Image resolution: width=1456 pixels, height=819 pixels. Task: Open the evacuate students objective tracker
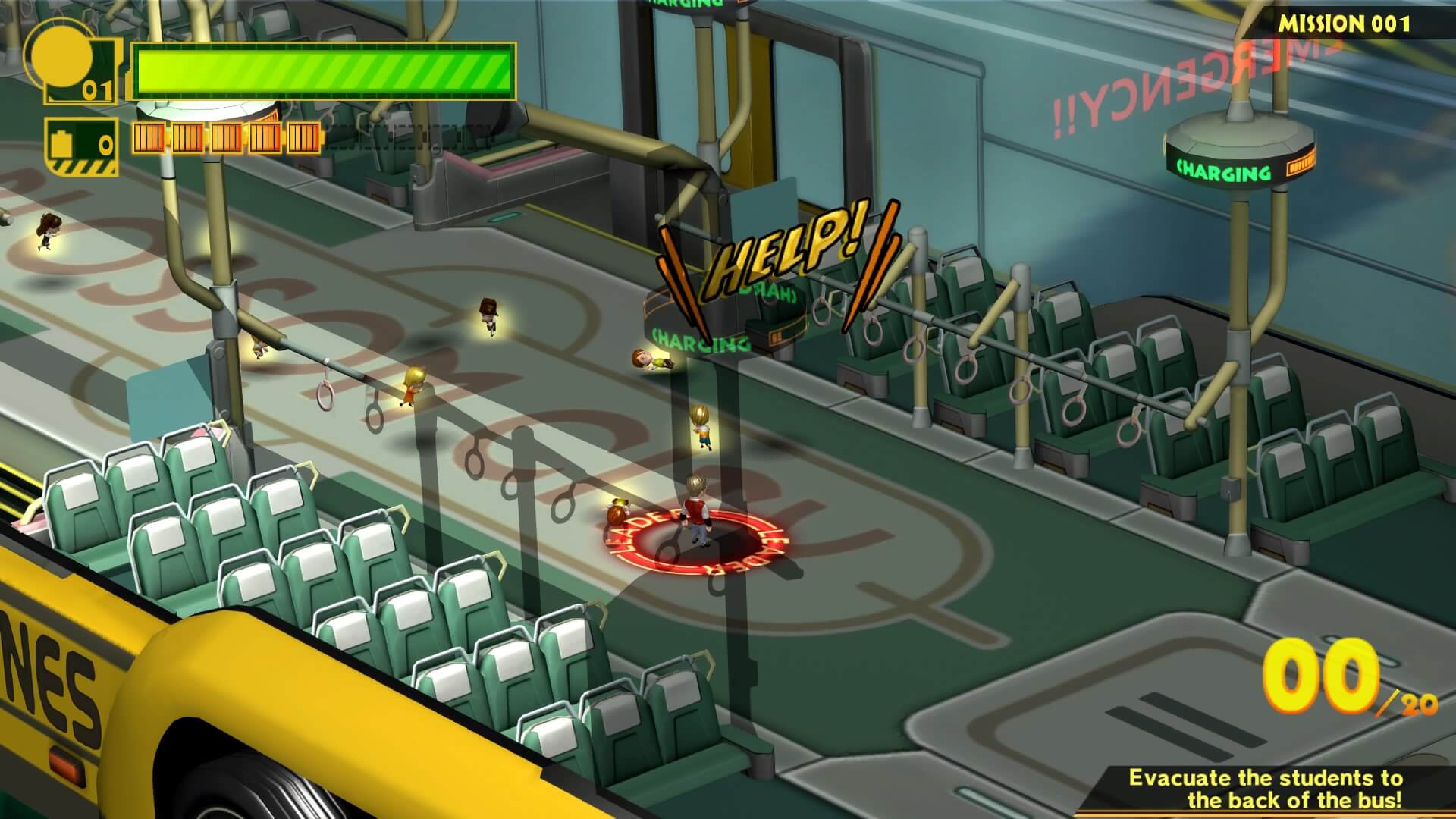click(1264, 789)
